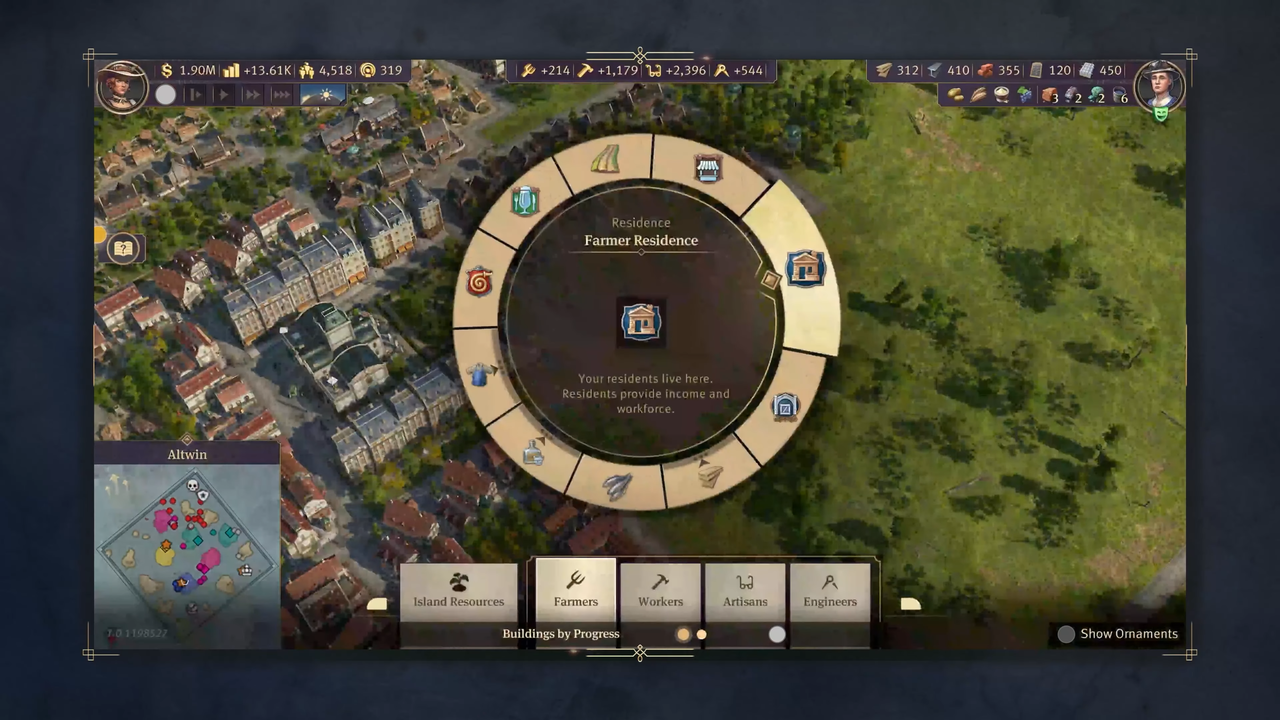
Task: Select the Farmer Residence wheel segment
Action: click(x=805, y=268)
